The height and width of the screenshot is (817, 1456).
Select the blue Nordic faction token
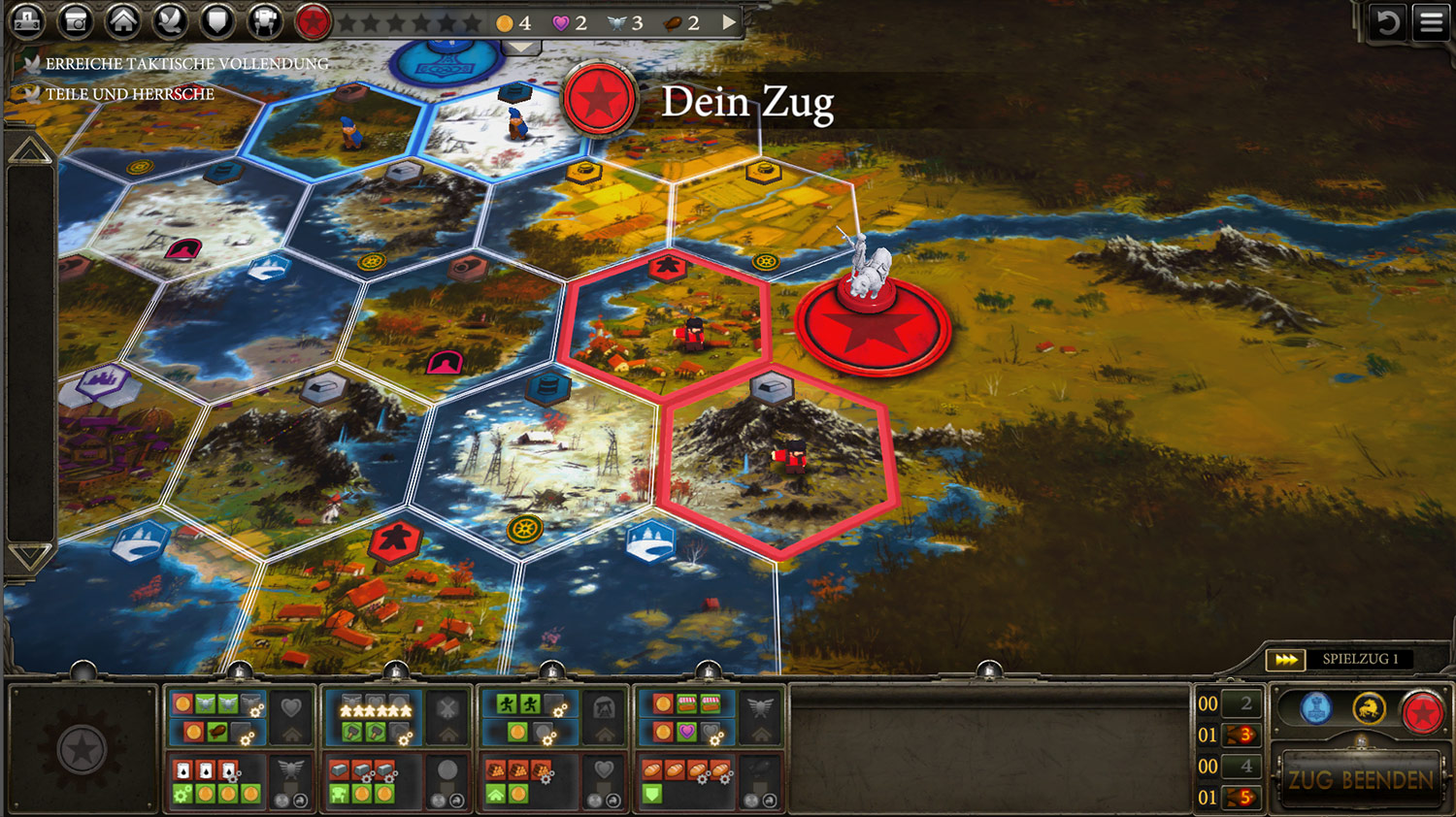1315,709
